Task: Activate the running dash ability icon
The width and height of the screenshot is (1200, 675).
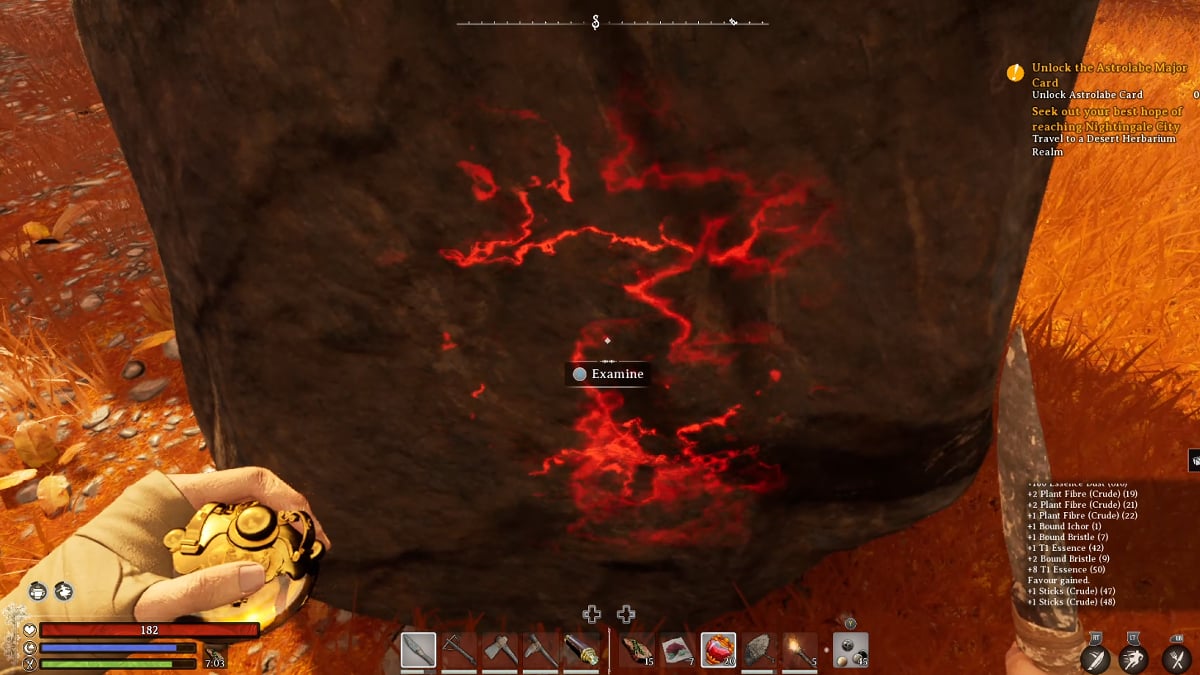Action: (x=1134, y=657)
